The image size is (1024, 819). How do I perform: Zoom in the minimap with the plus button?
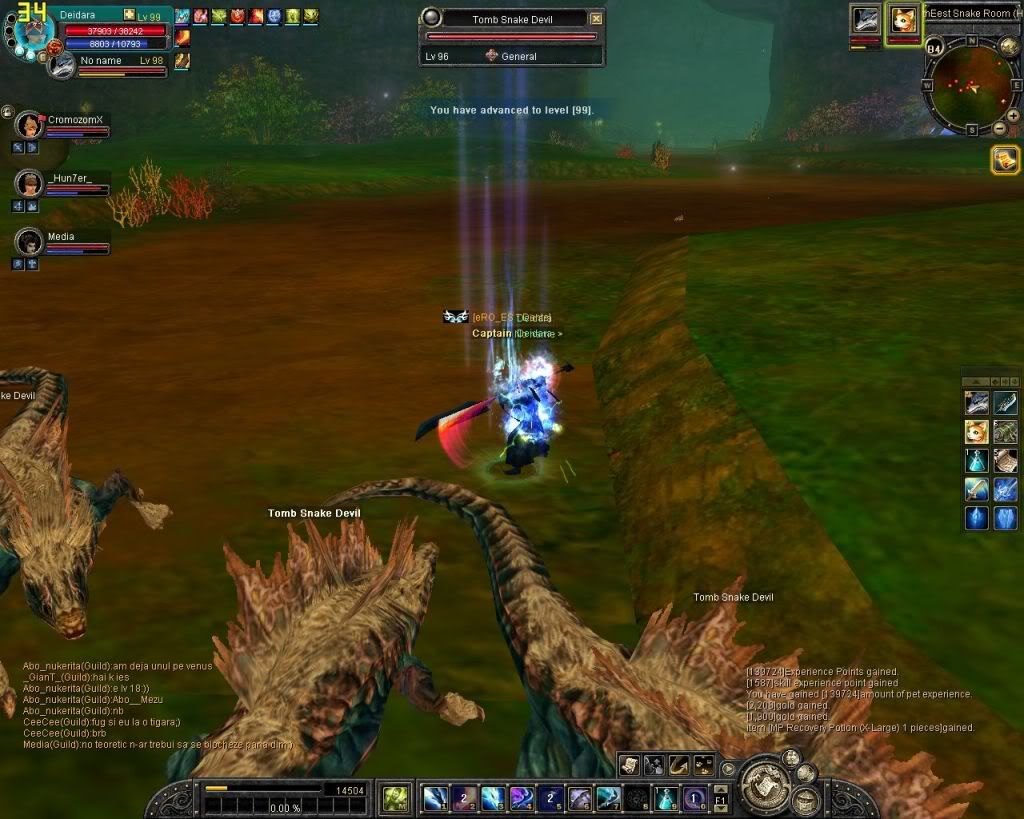(x=1013, y=115)
